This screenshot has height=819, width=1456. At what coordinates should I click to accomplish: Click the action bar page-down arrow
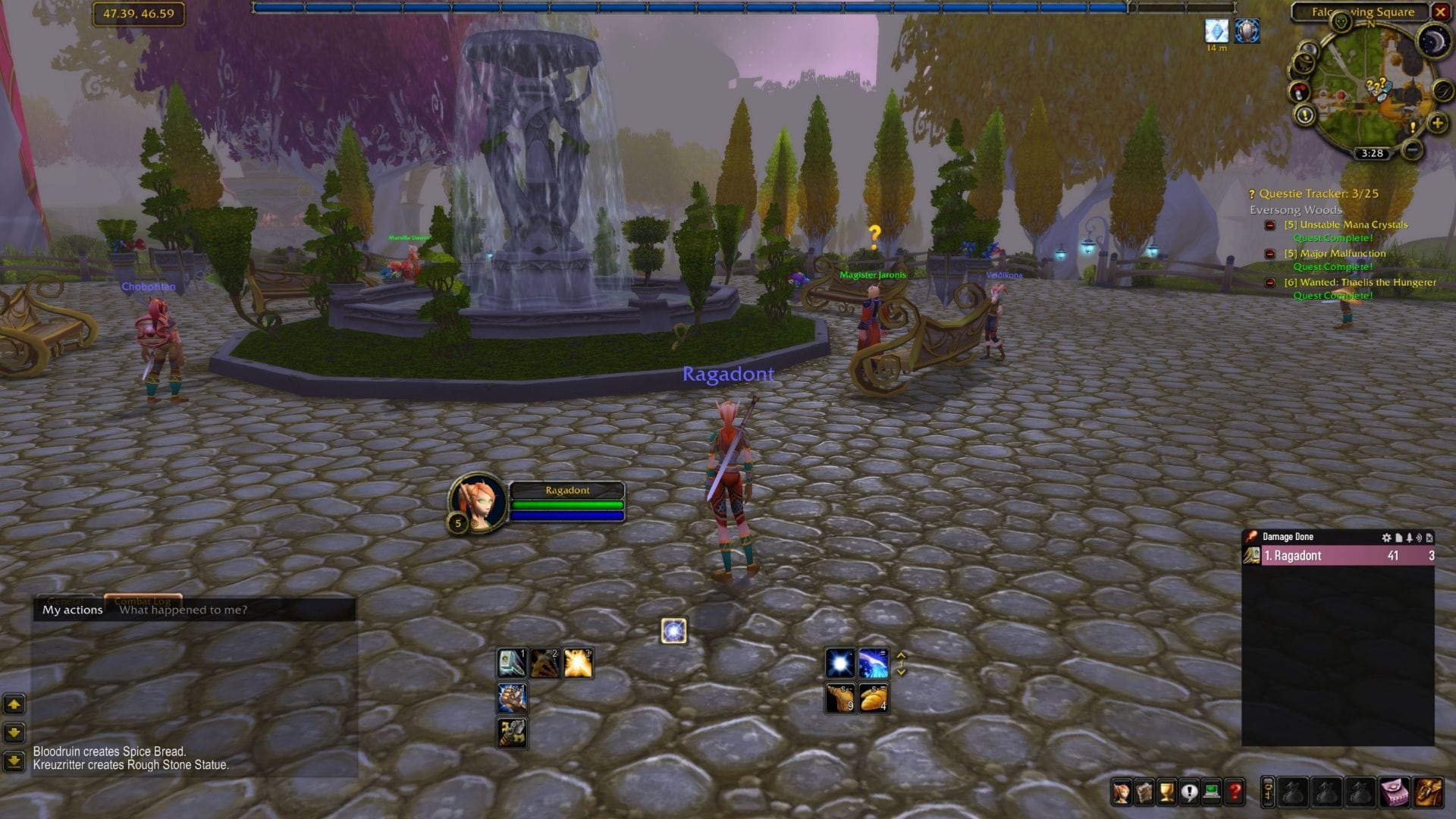click(x=901, y=670)
